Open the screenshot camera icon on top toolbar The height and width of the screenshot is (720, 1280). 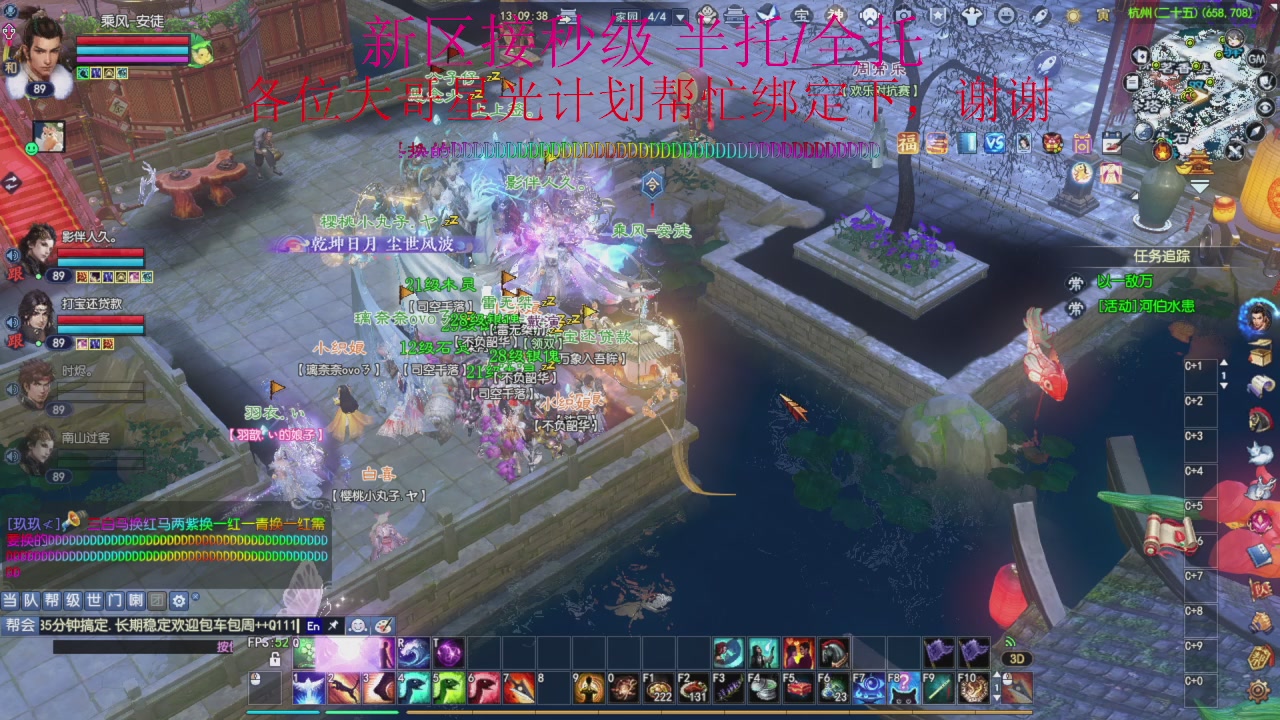903,15
